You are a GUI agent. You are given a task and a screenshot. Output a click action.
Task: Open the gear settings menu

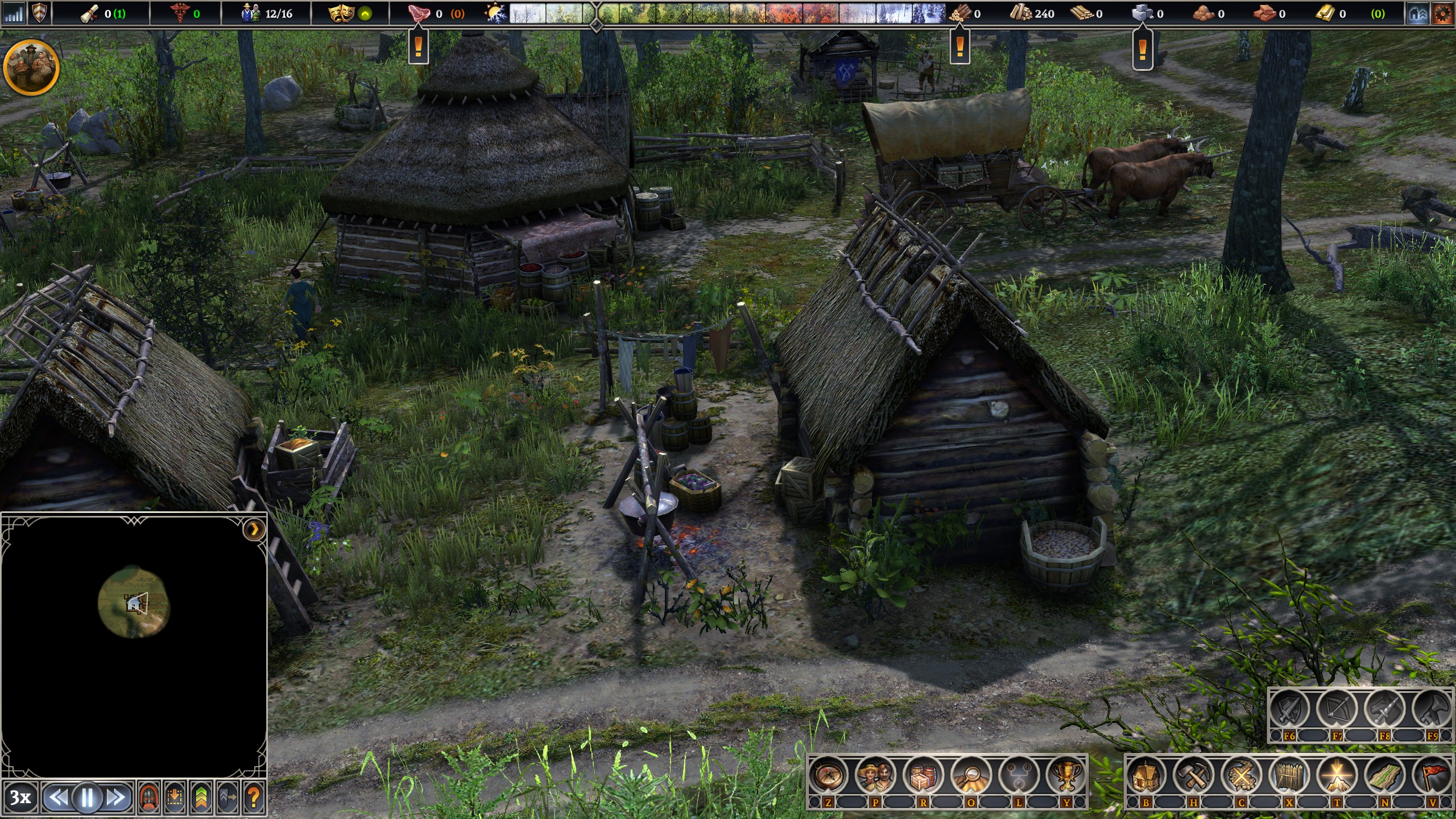point(1442,14)
